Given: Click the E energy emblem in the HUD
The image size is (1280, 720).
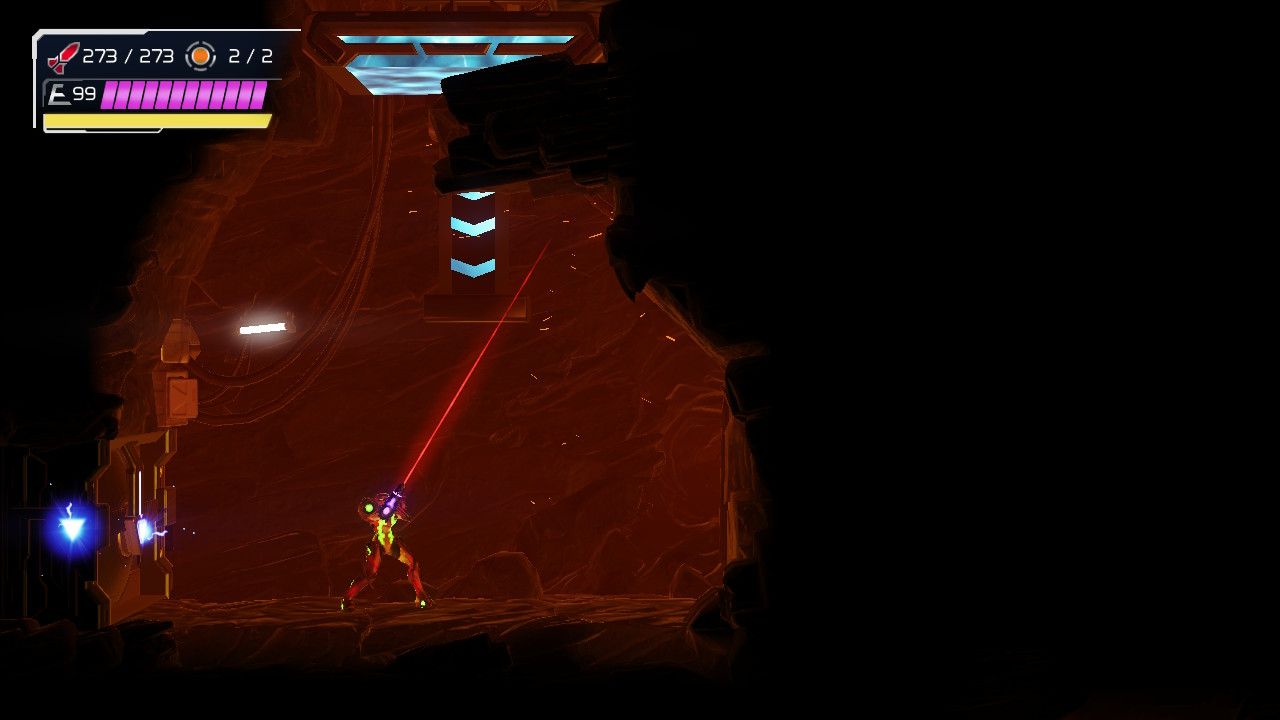Looking at the screenshot, I should [x=60, y=95].
